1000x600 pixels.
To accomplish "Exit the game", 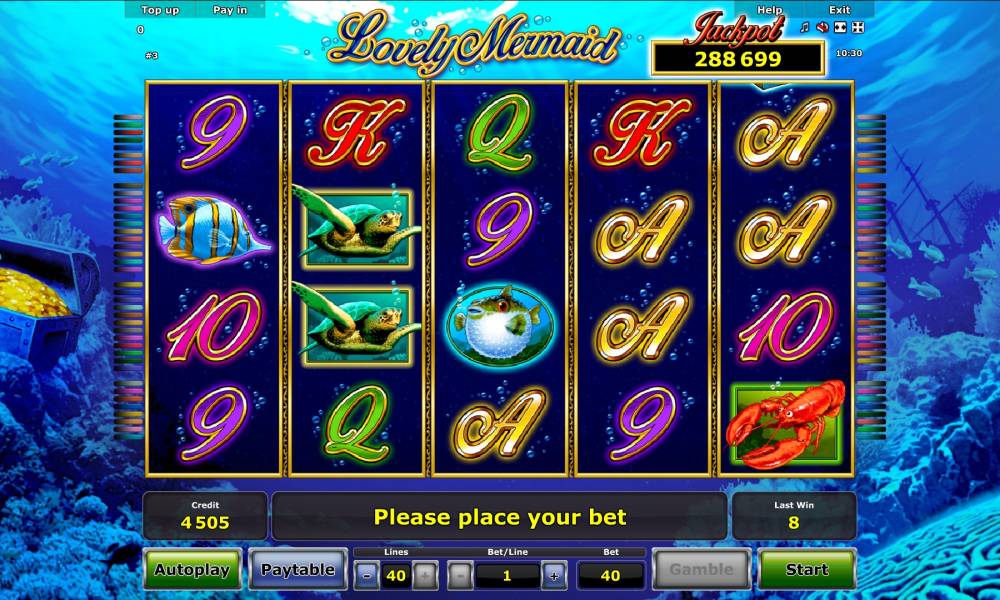I will point(840,10).
